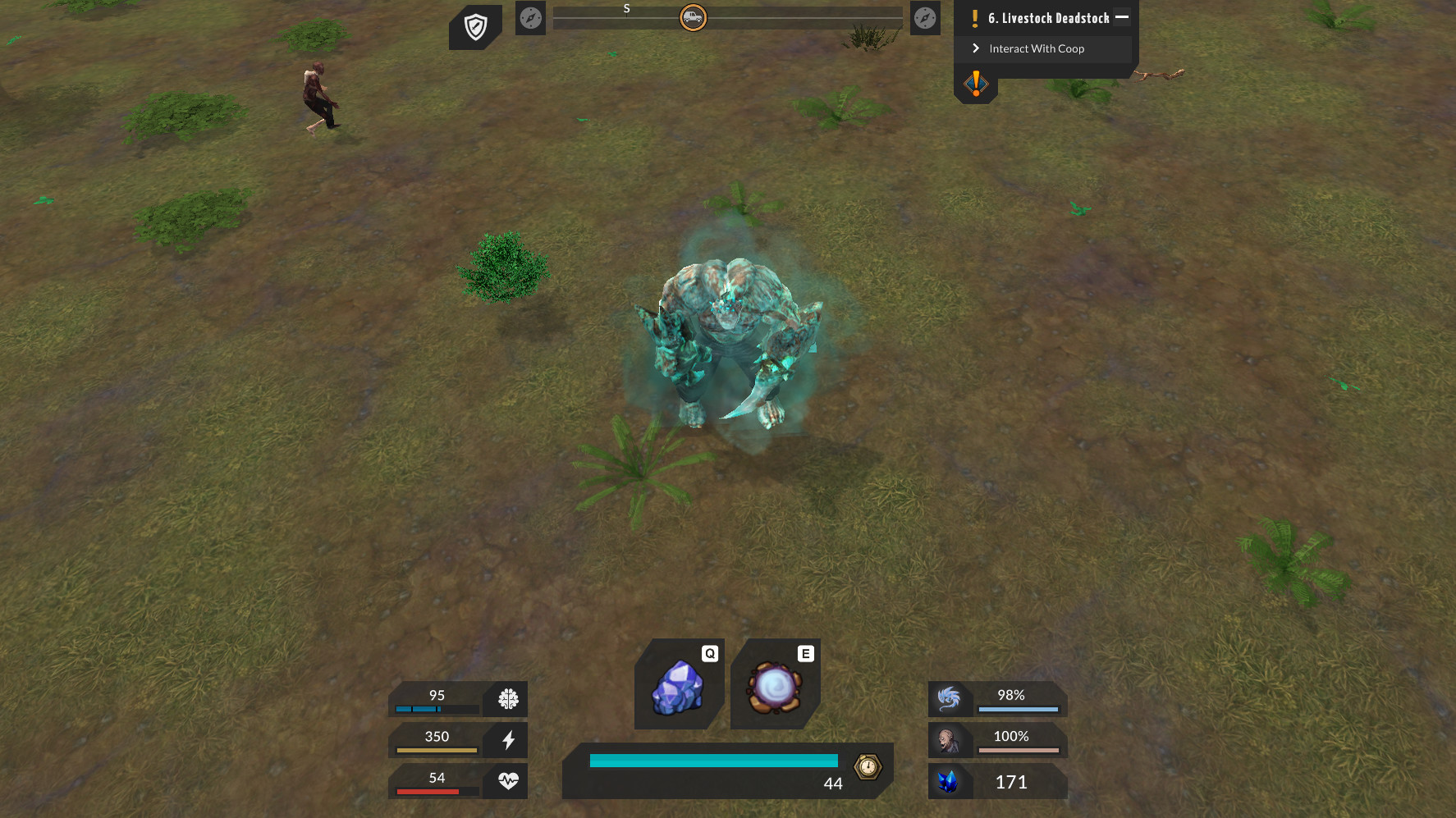Click the brain icon on the 95 stat bar
This screenshot has height=818, width=1456.
509,699
